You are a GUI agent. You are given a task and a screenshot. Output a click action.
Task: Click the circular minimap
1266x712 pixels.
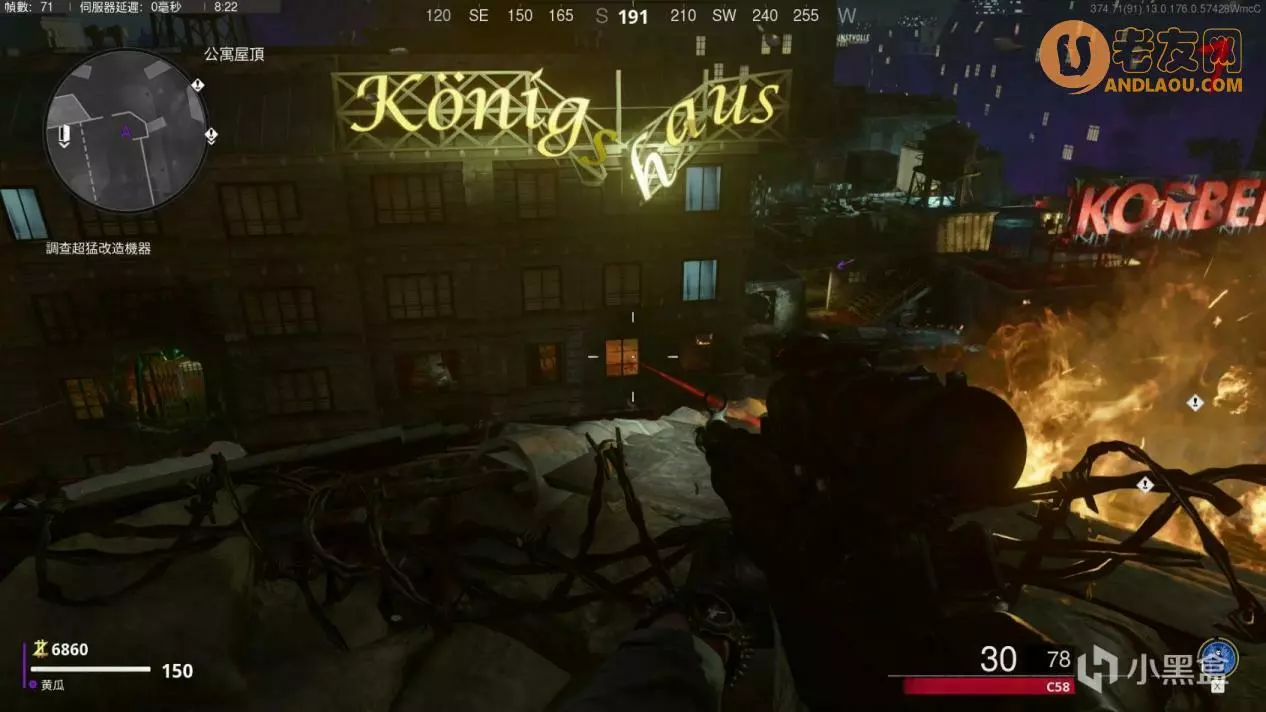pyautogui.click(x=125, y=130)
